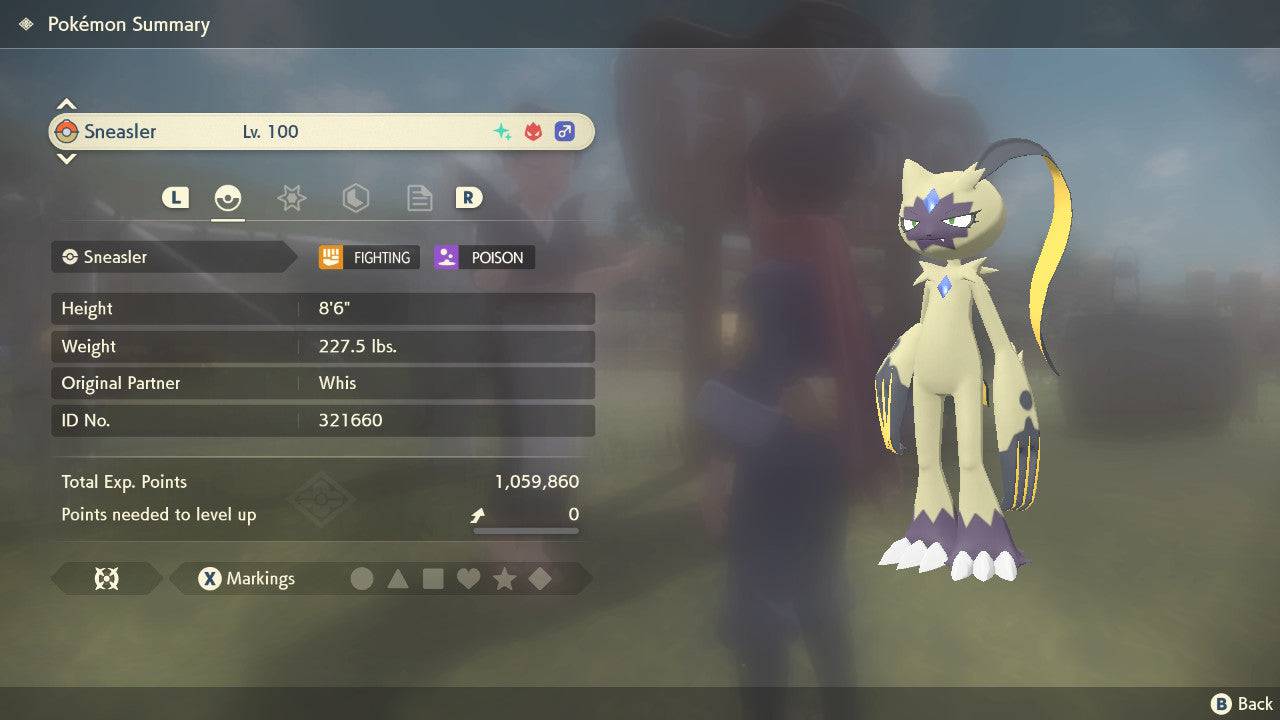The height and width of the screenshot is (720, 1280).
Task: Click the down arrow below Sneasler's name
Action: [x=66, y=158]
